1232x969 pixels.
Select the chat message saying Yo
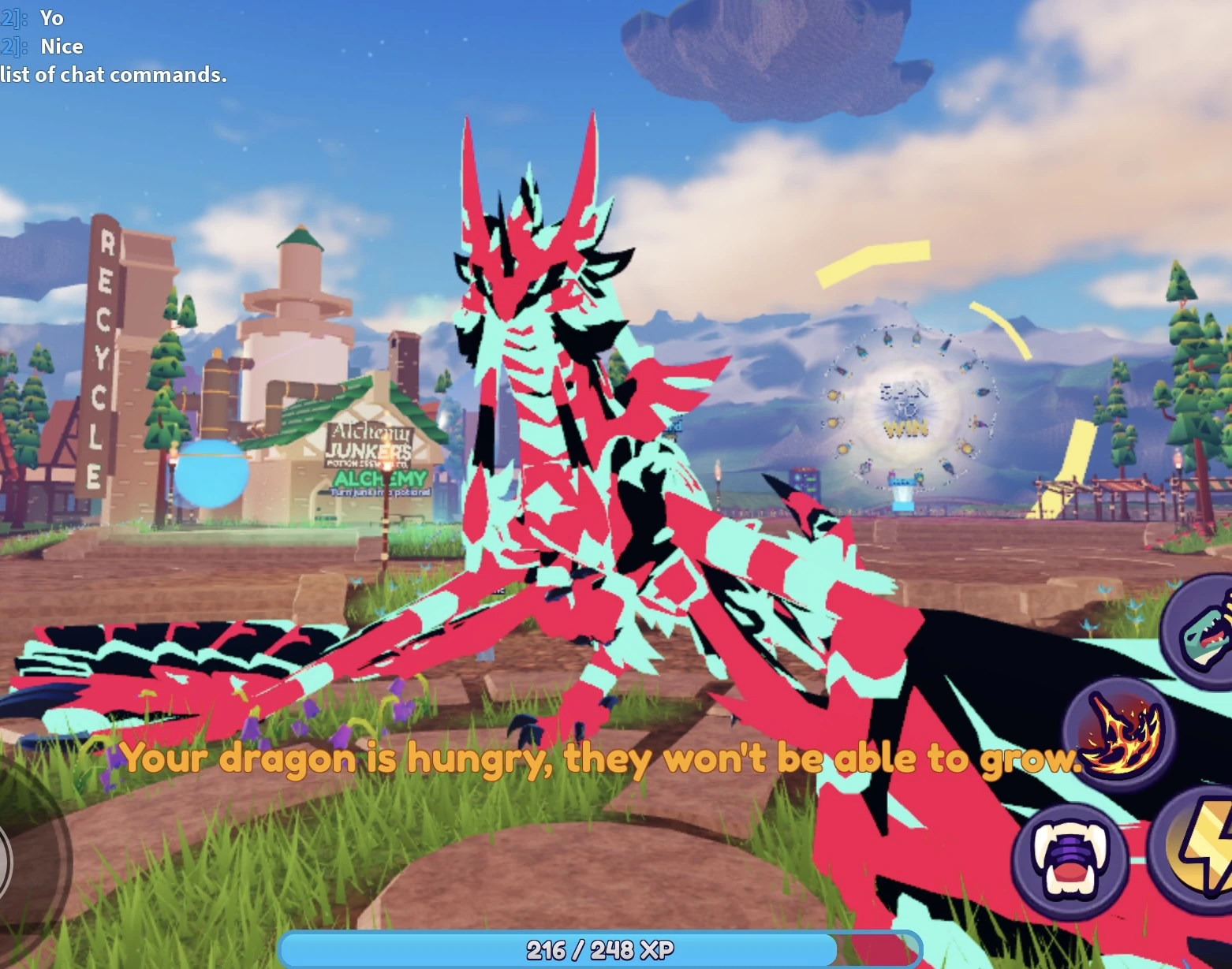point(52,17)
